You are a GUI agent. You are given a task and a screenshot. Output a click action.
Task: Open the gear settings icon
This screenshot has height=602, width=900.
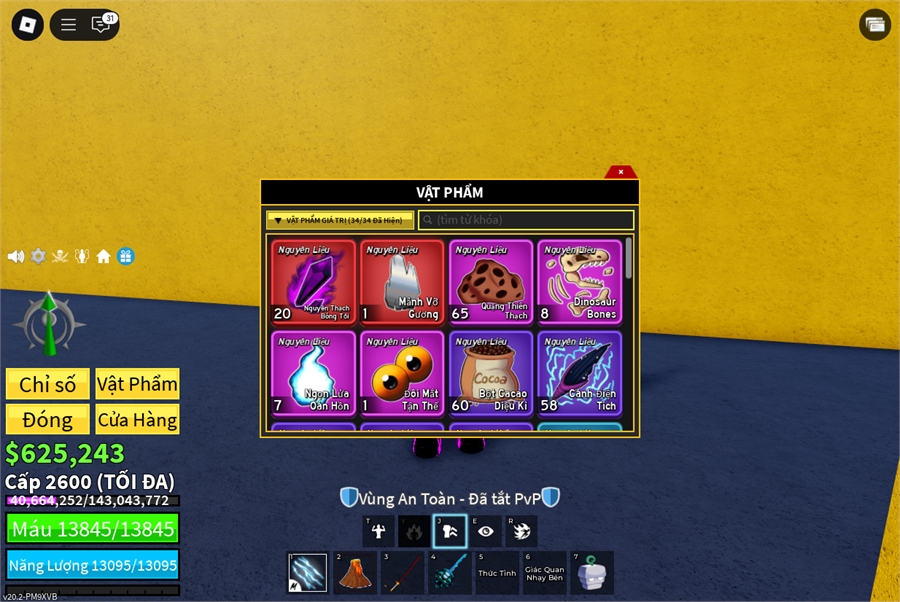[x=38, y=256]
